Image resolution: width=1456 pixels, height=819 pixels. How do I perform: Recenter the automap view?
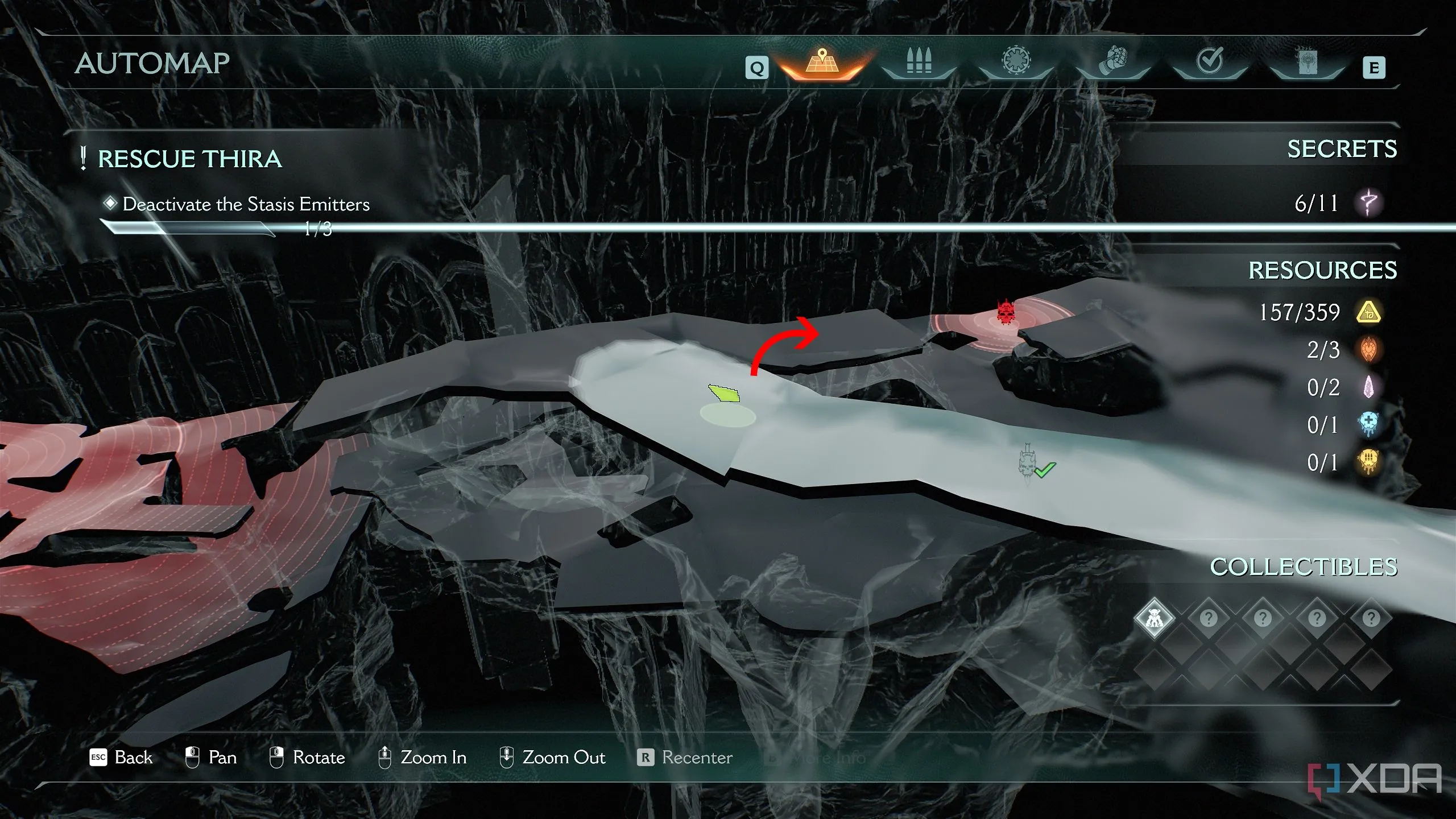point(685,758)
